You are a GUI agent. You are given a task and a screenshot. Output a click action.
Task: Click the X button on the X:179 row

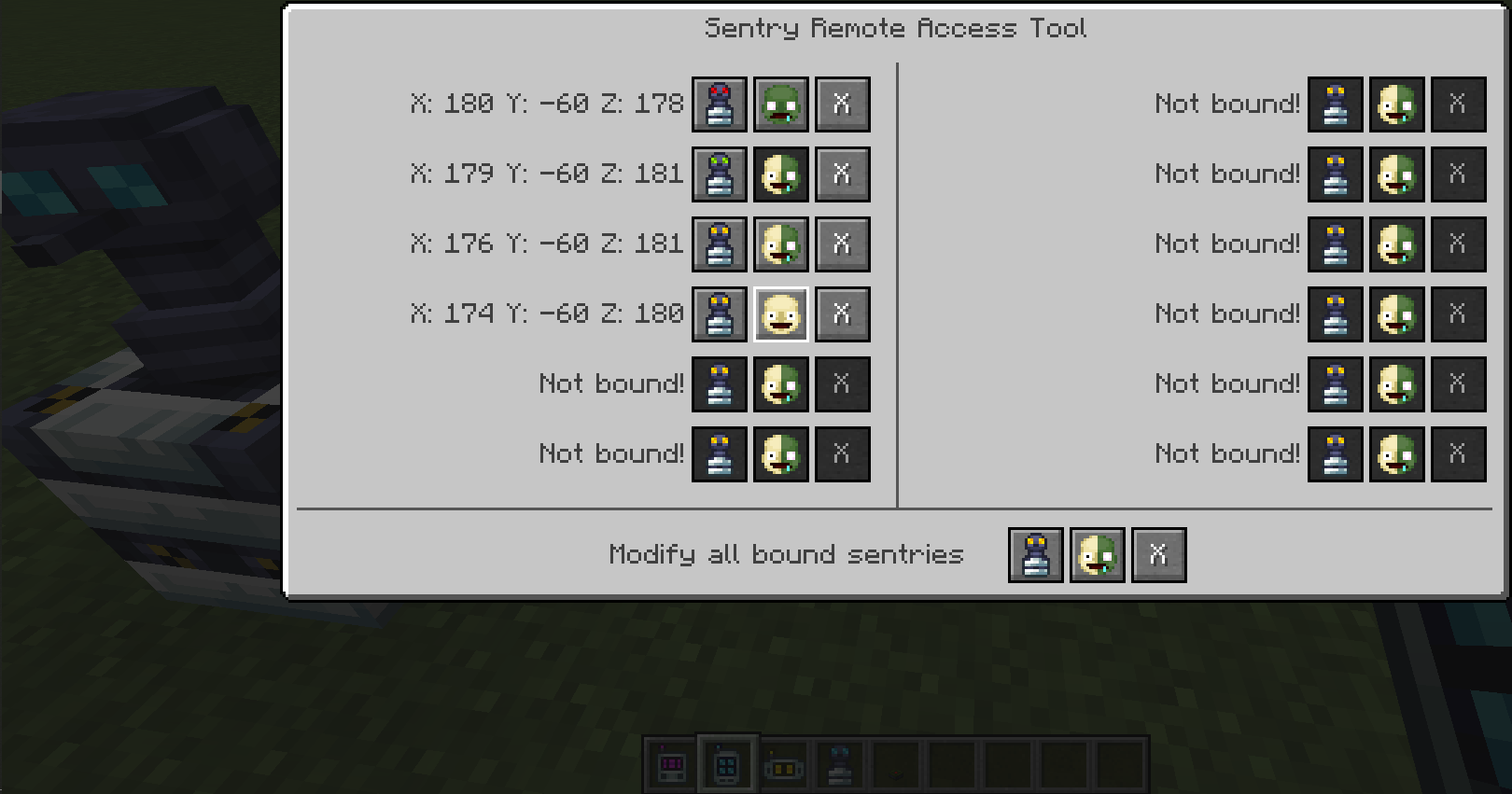(x=843, y=174)
